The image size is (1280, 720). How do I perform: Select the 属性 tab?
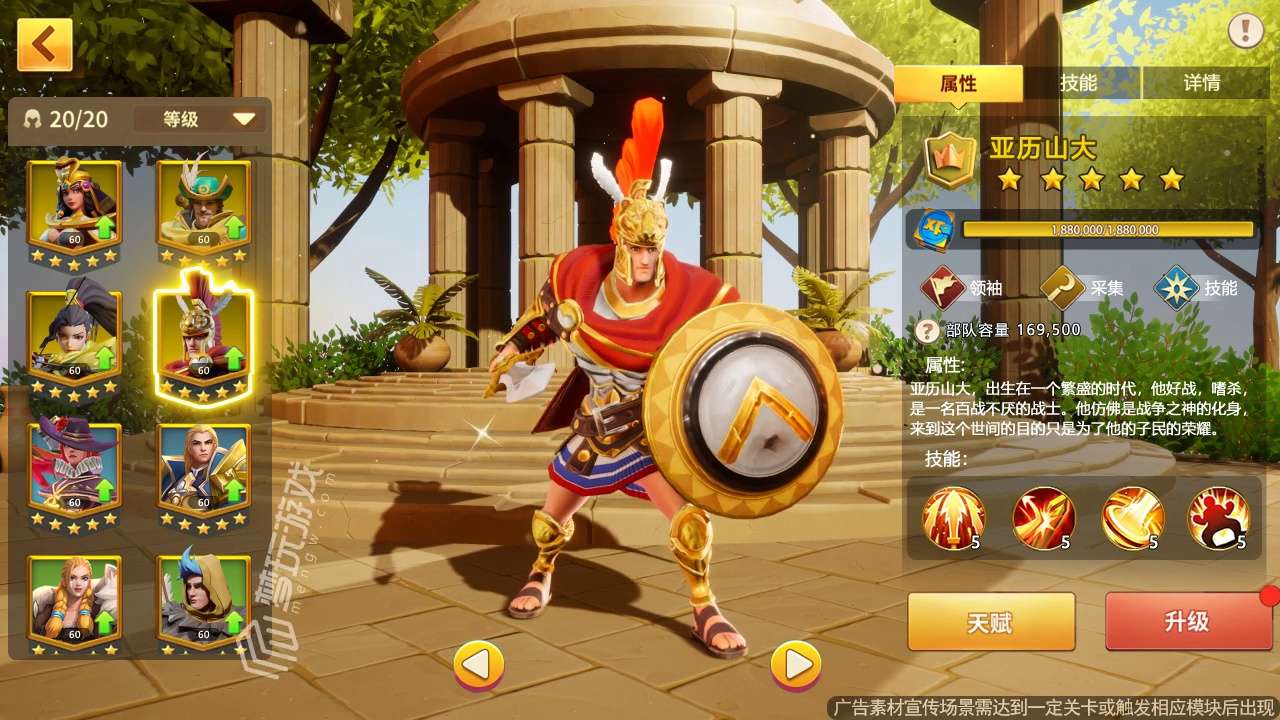coord(962,84)
